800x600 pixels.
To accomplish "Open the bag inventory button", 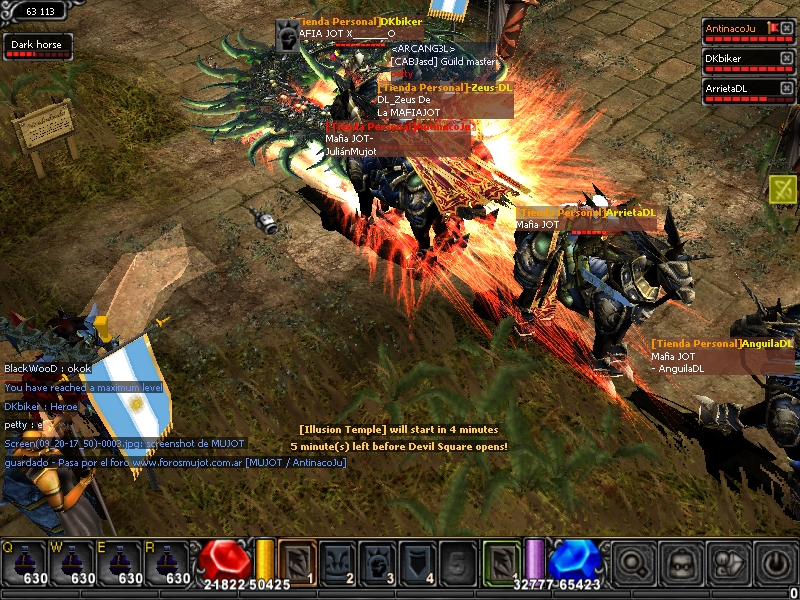I will (x=682, y=562).
